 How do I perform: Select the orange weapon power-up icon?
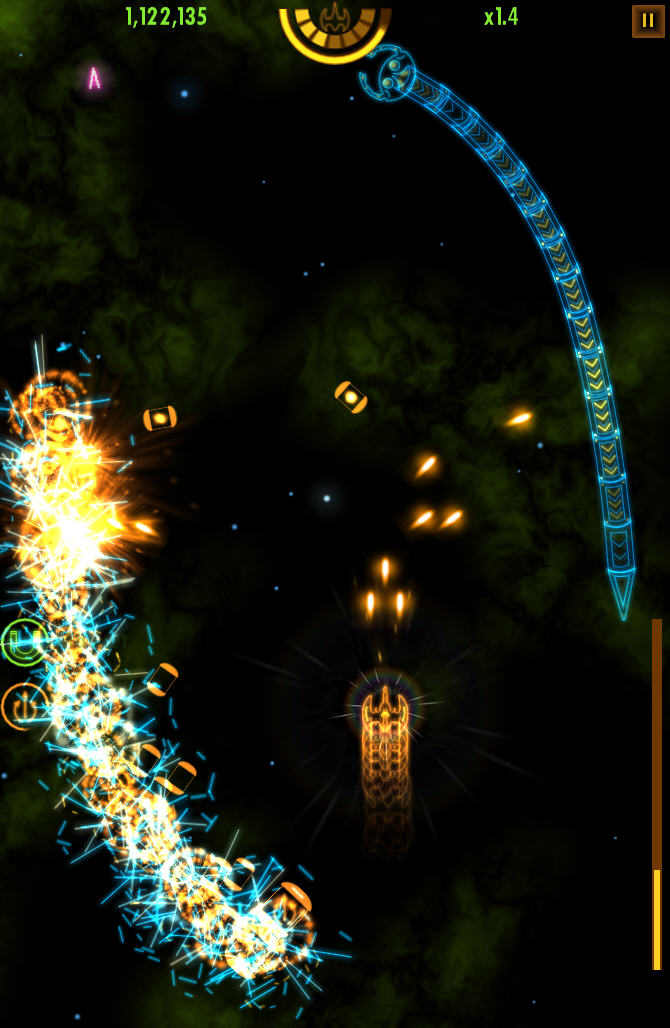22,705
